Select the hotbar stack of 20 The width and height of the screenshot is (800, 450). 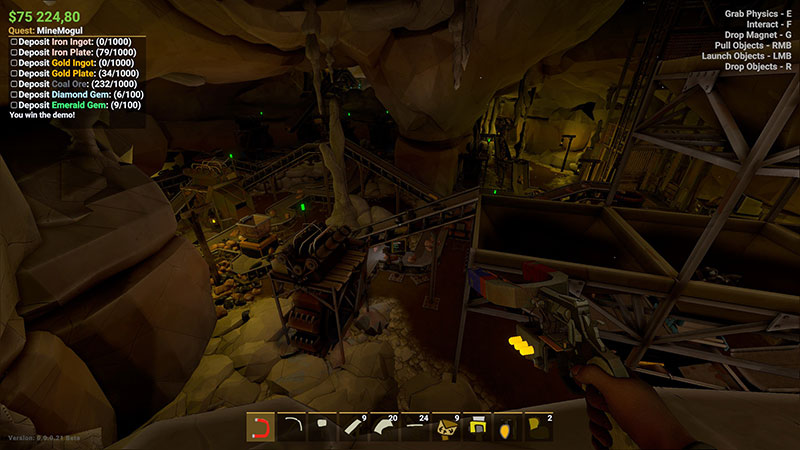coord(386,428)
